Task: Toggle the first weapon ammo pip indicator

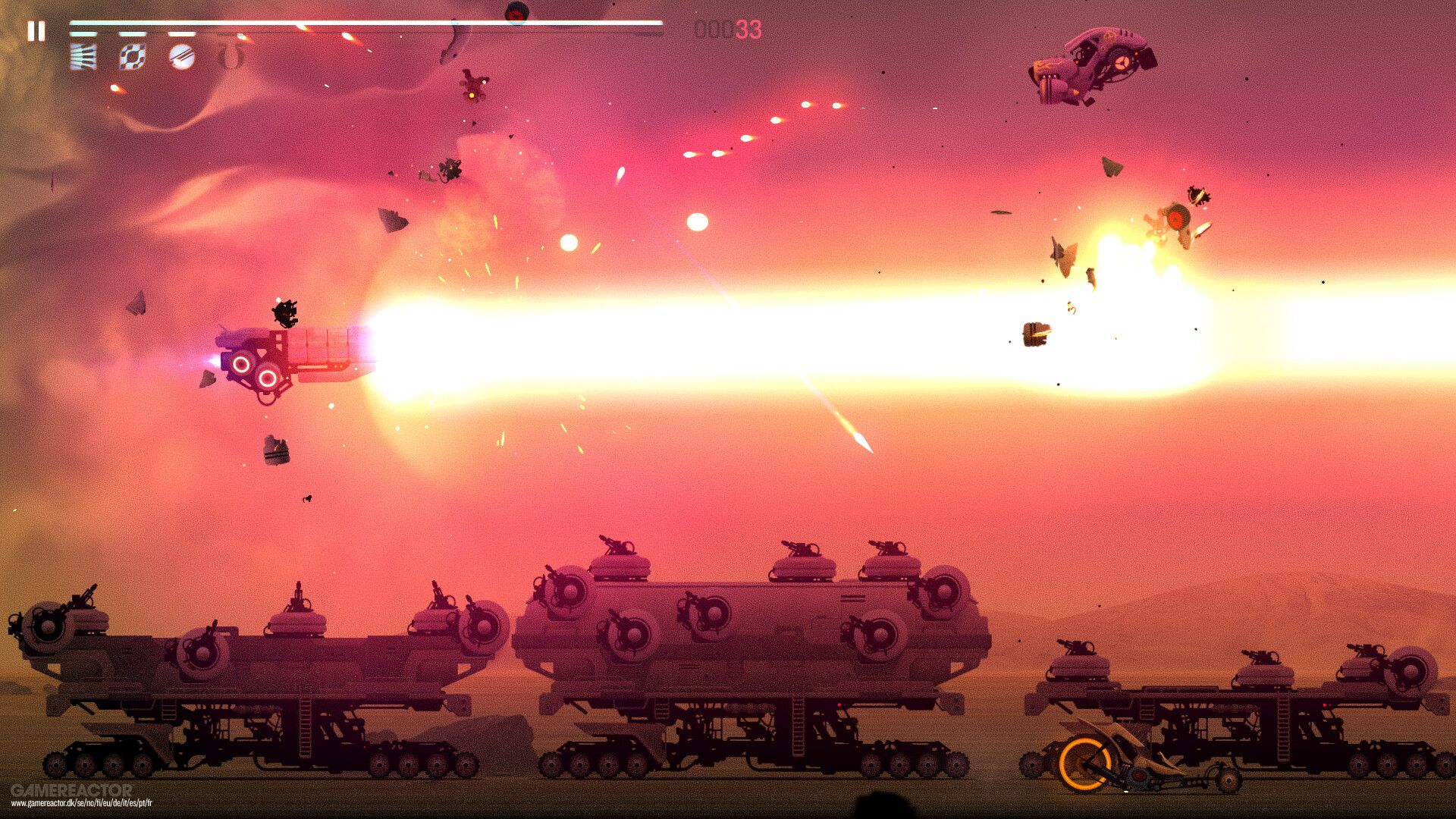Action: coord(82,33)
